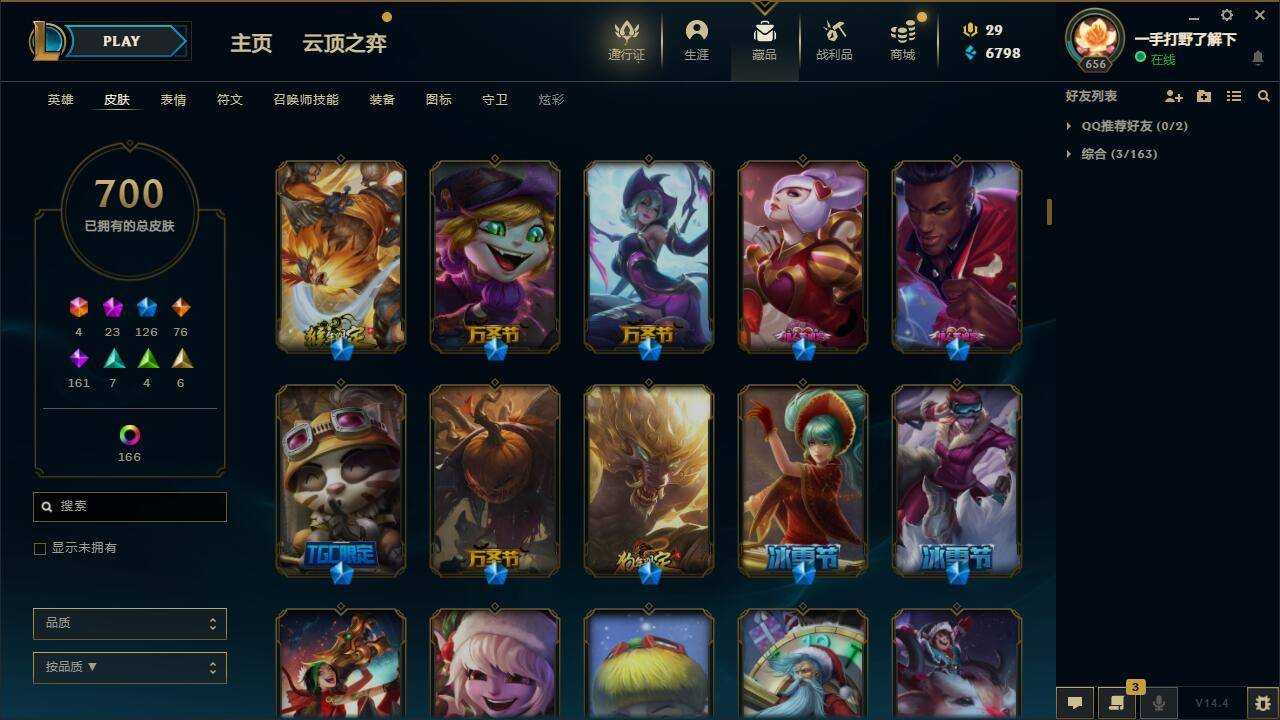The width and height of the screenshot is (1280, 720).
Task: Click the PLAY button
Action: 121,41
